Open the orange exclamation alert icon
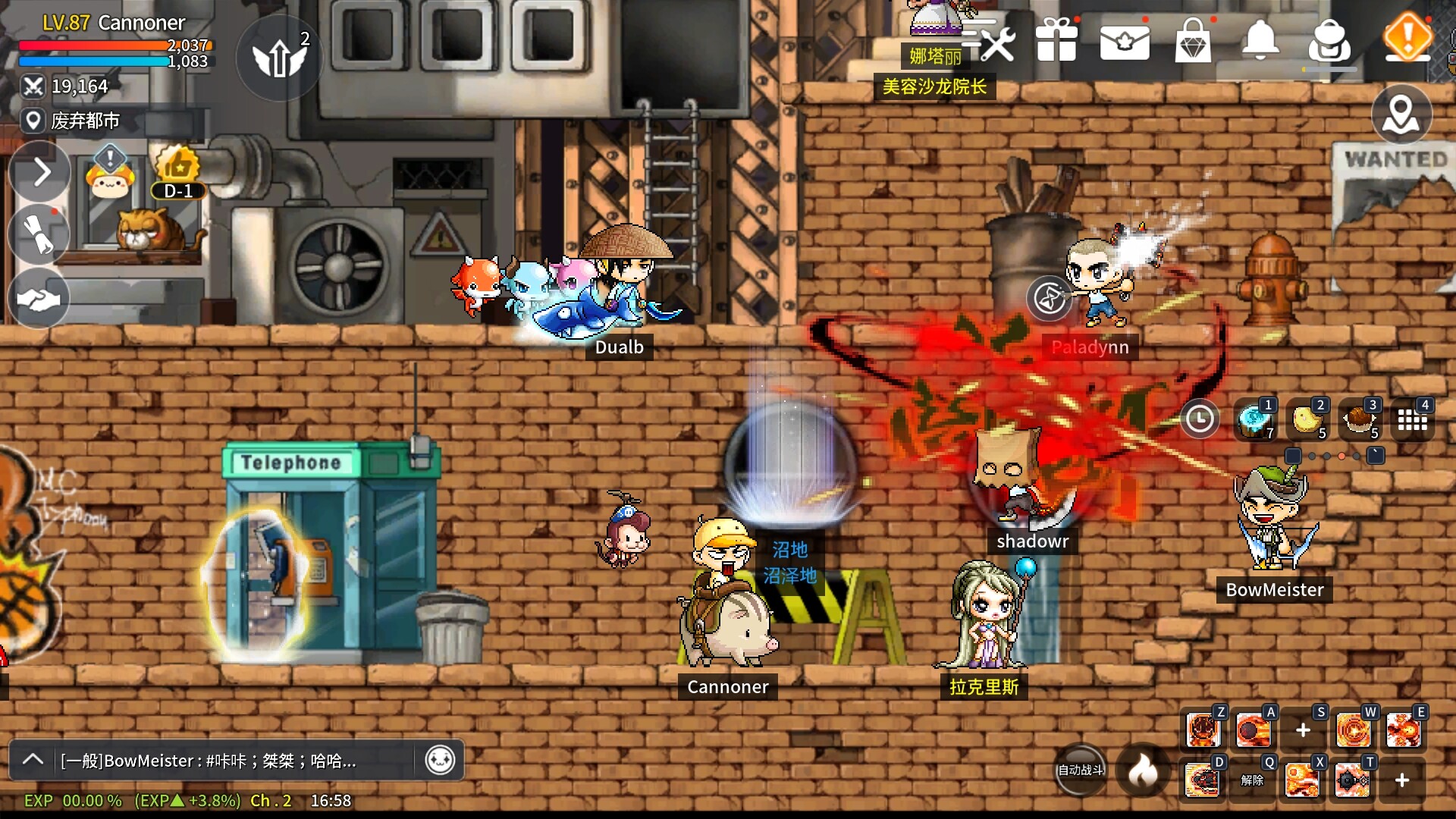This screenshot has height=819, width=1456. (1407, 36)
